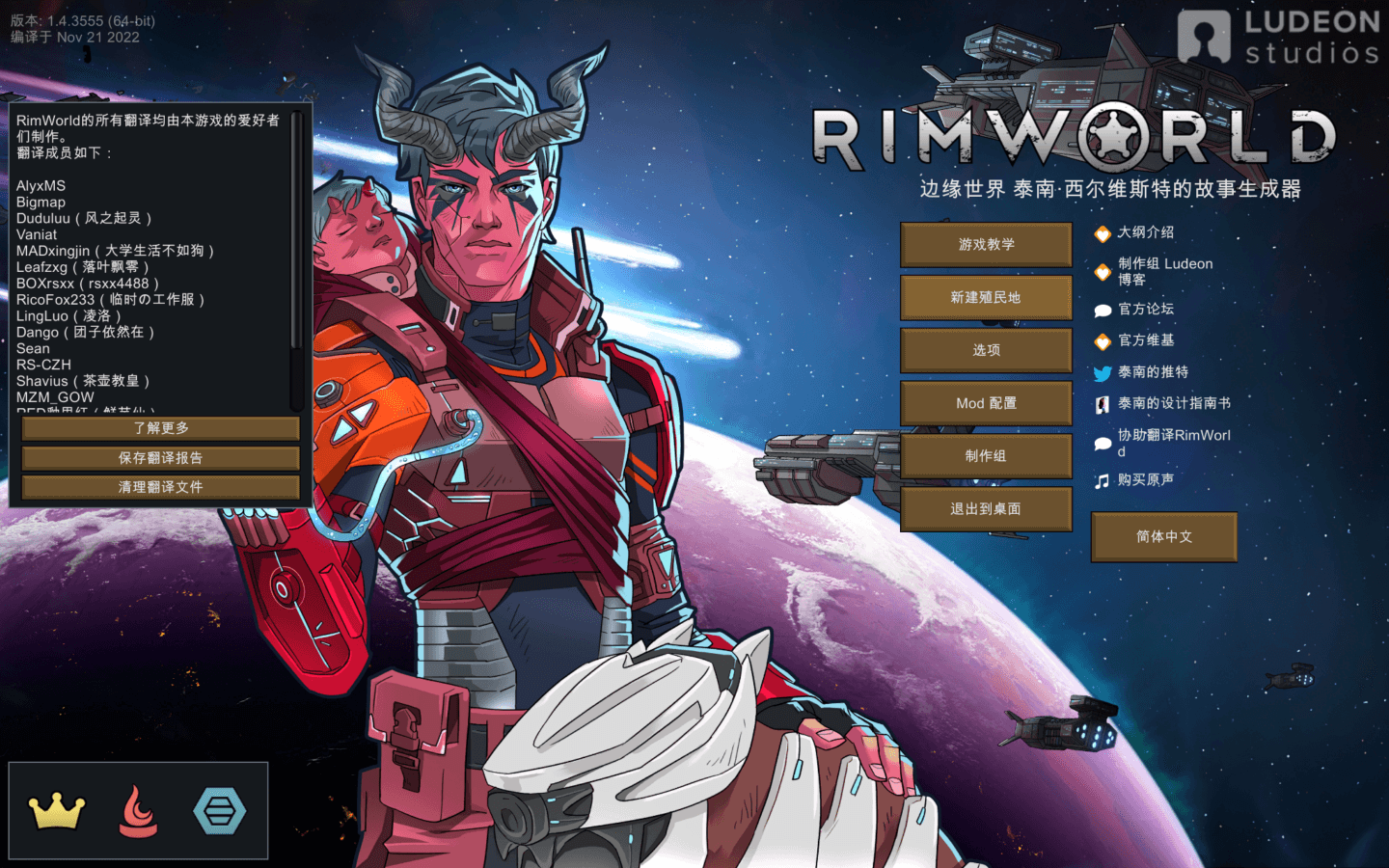Open the 游戏教学 tutorial
Image resolution: width=1389 pixels, height=868 pixels.
(985, 244)
